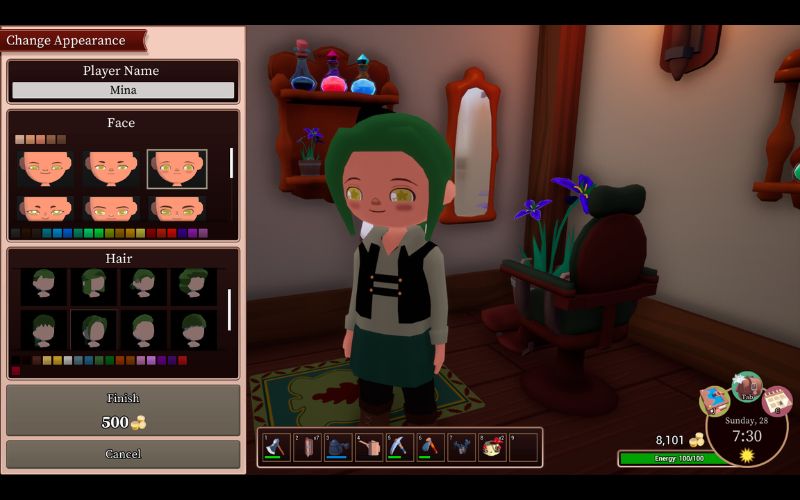Viewport: 800px width, 500px height.
Task: Select the food bowl in hotbar slot 8
Action: [x=492, y=447]
